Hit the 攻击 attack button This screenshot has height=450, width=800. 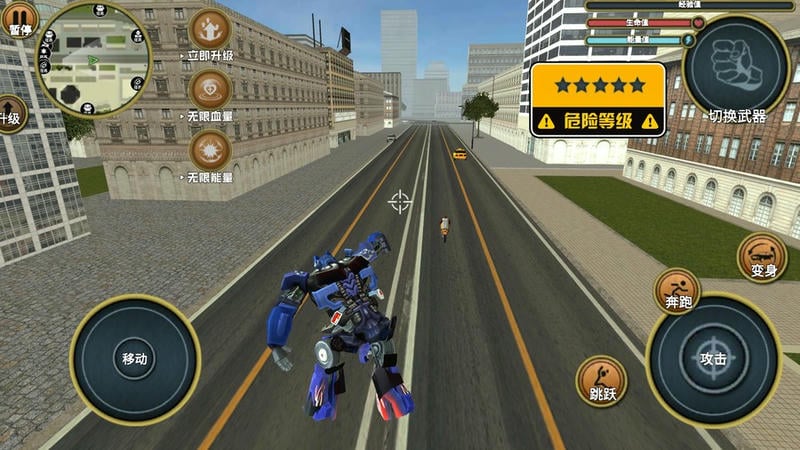[713, 359]
